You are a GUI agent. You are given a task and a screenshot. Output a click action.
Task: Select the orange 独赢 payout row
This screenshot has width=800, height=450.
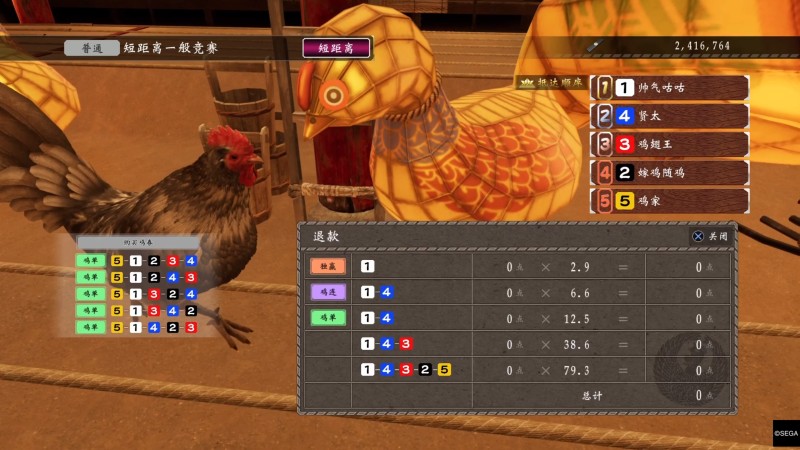[518, 266]
